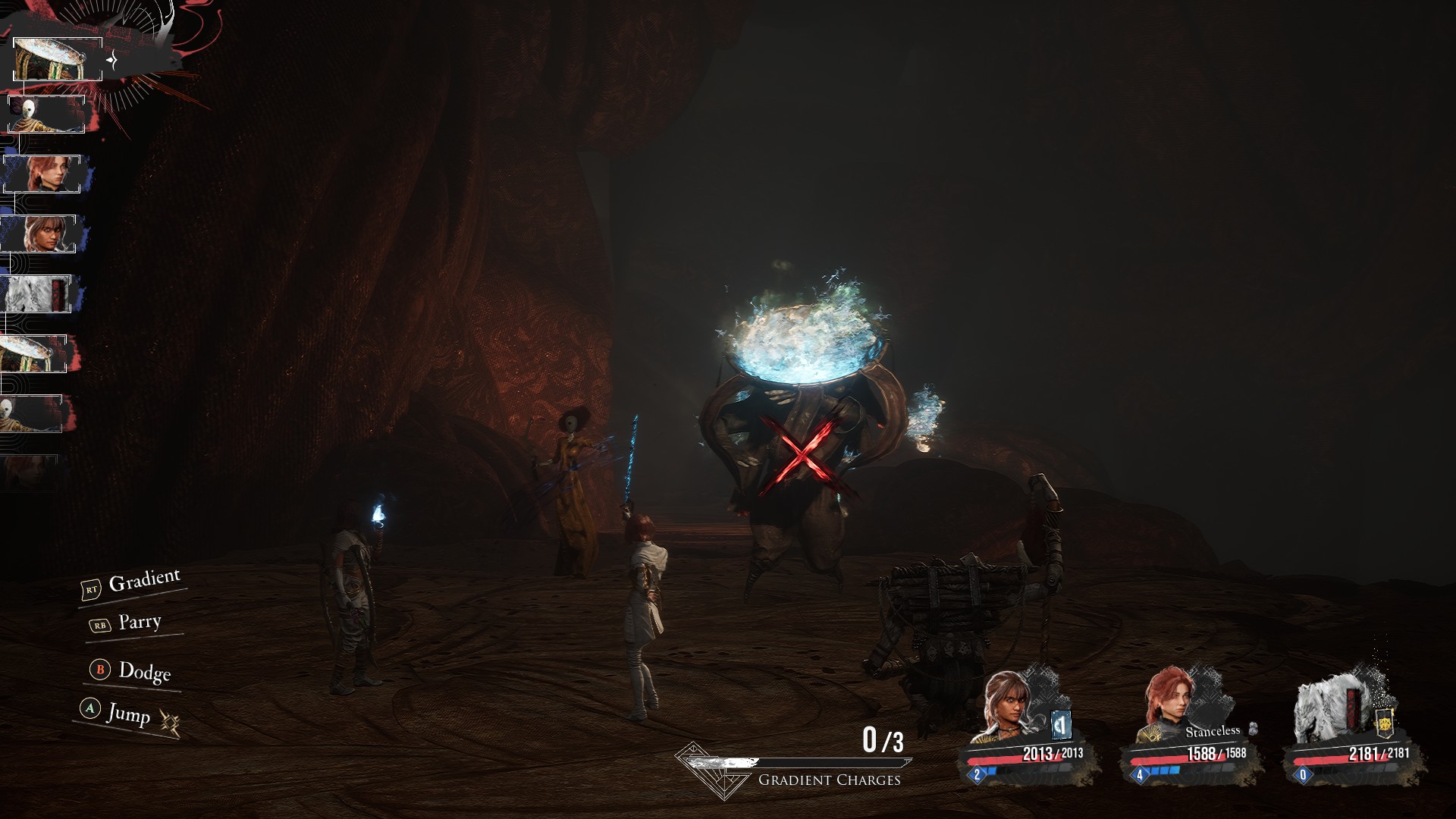Select Maelle's portrait in the turn order
This screenshot has height=819, width=1456.
click(42, 174)
